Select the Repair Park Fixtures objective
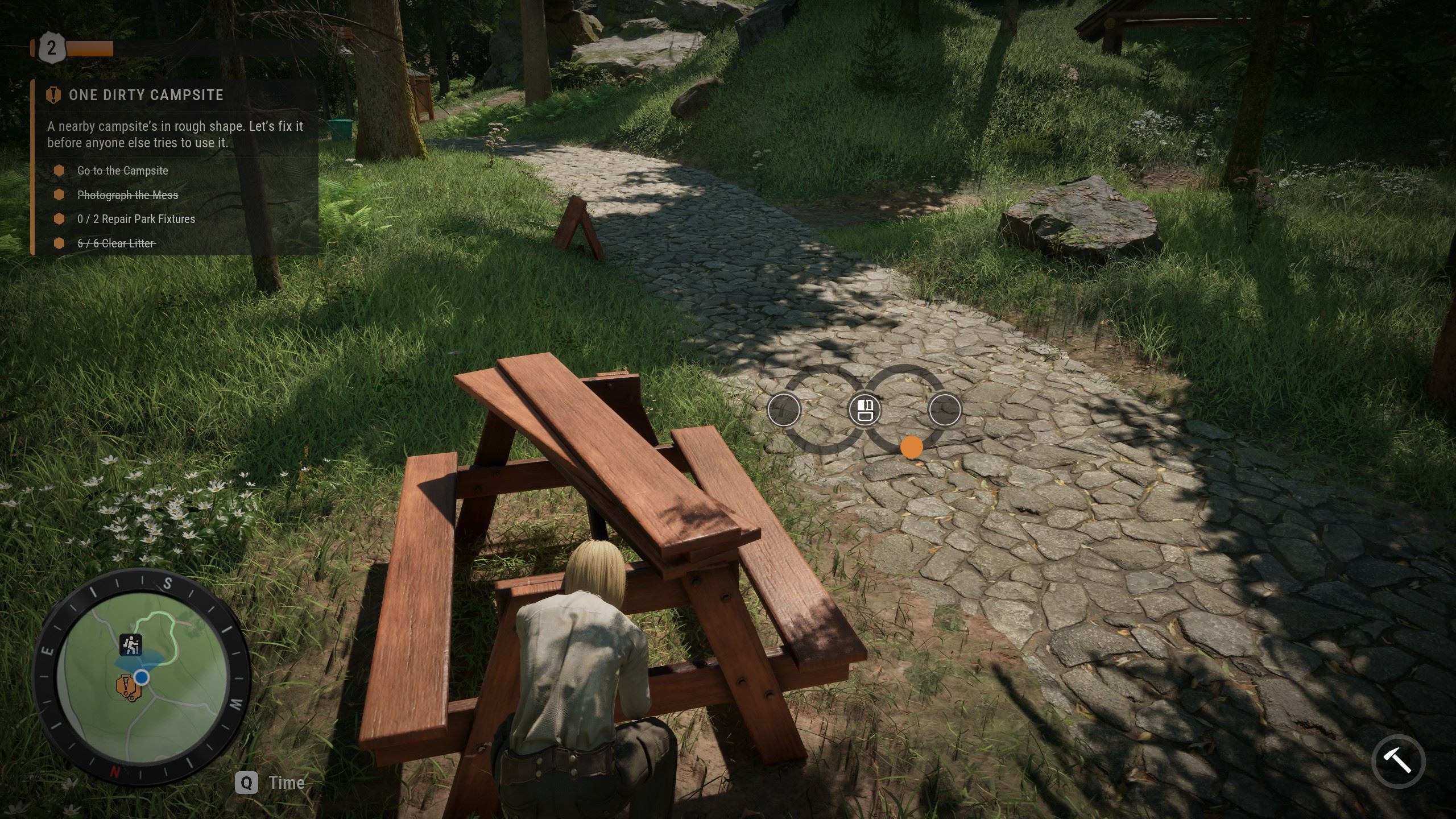The width and height of the screenshot is (1456, 819). pos(136,219)
